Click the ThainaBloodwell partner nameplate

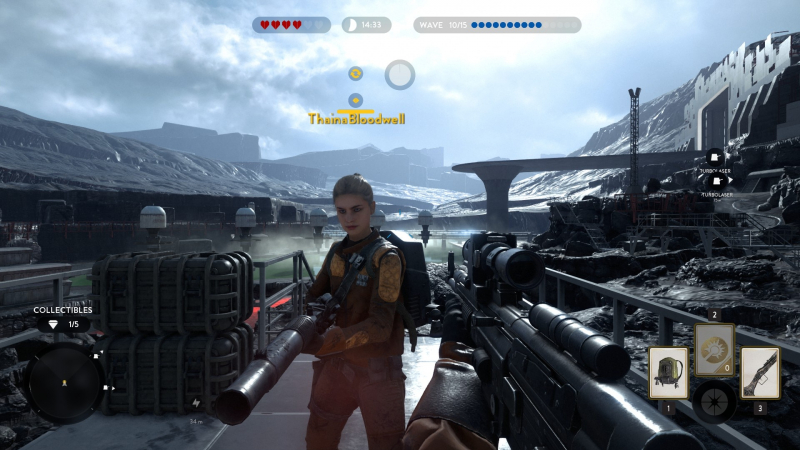coord(357,118)
